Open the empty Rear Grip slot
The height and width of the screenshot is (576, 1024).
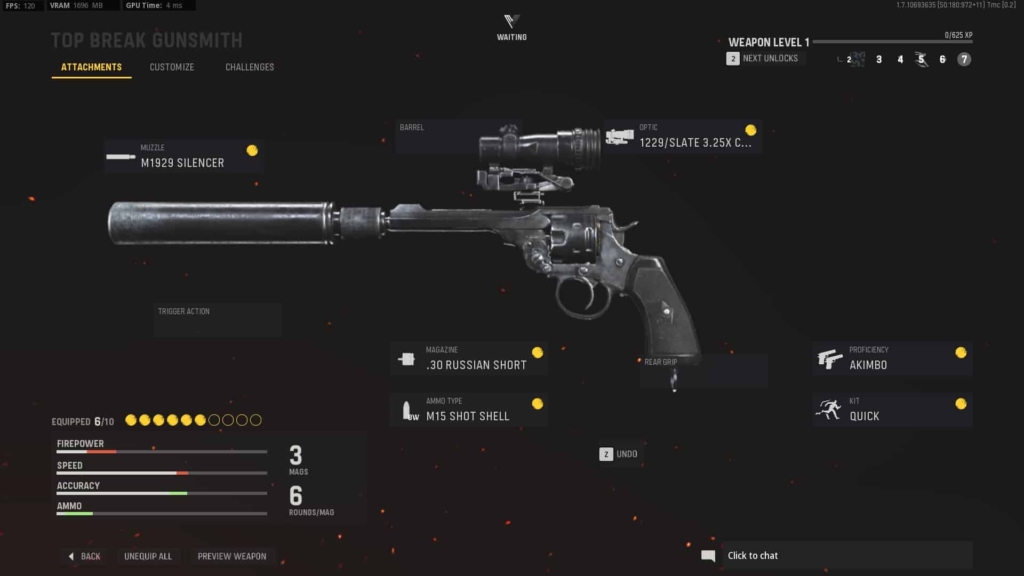pos(704,370)
